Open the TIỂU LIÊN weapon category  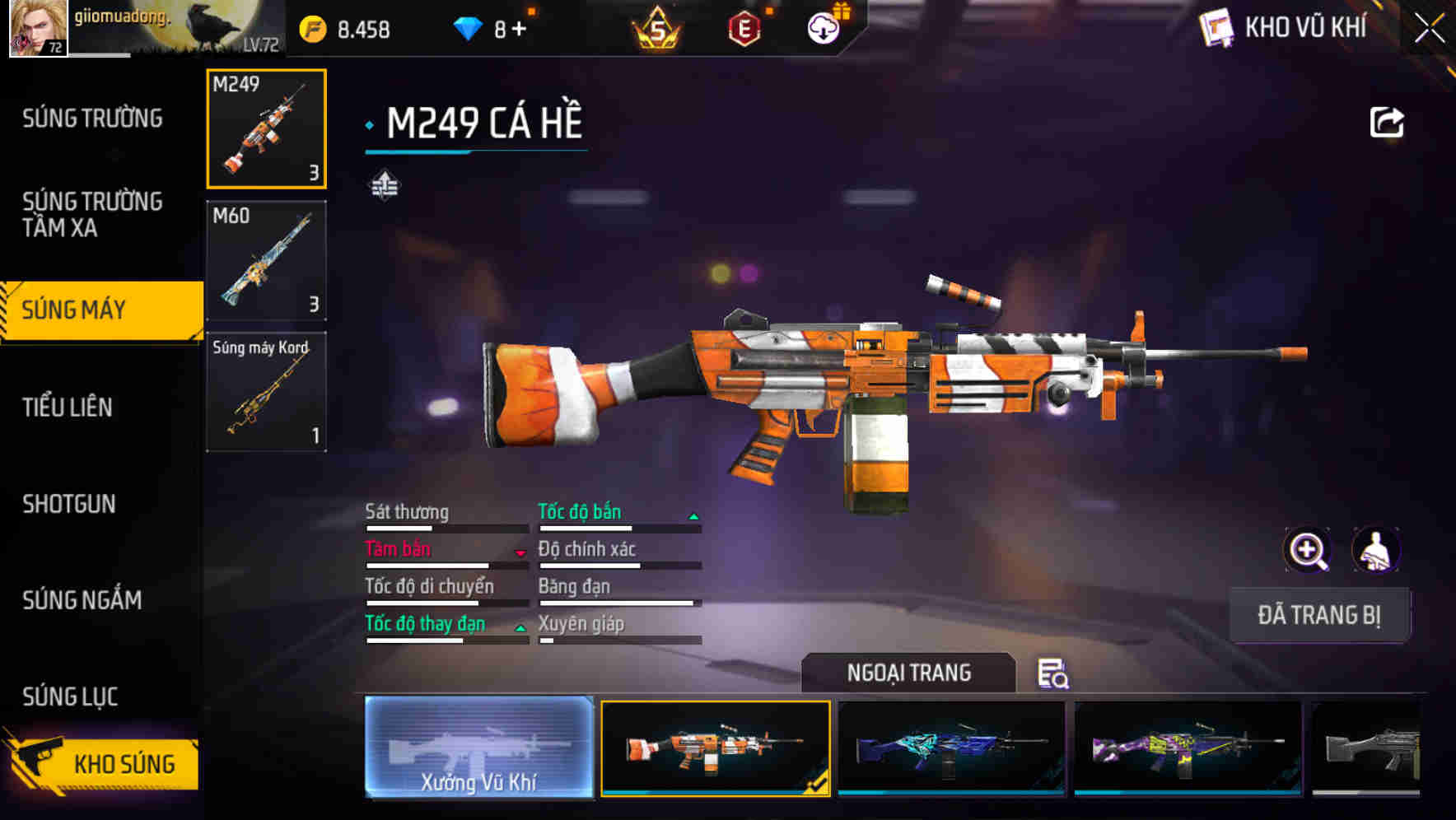(x=70, y=407)
